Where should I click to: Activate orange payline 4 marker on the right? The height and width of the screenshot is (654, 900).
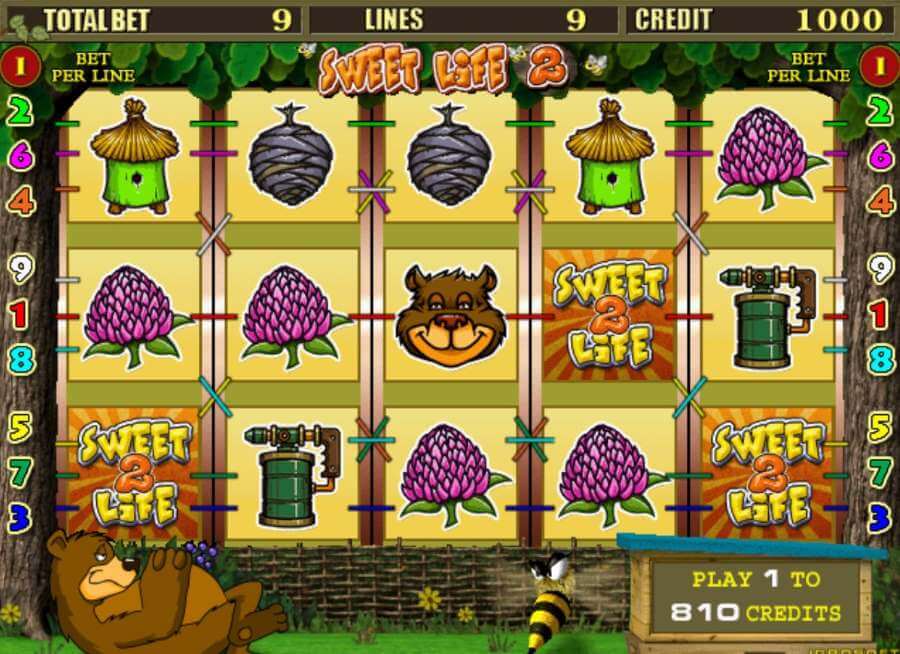tap(879, 201)
